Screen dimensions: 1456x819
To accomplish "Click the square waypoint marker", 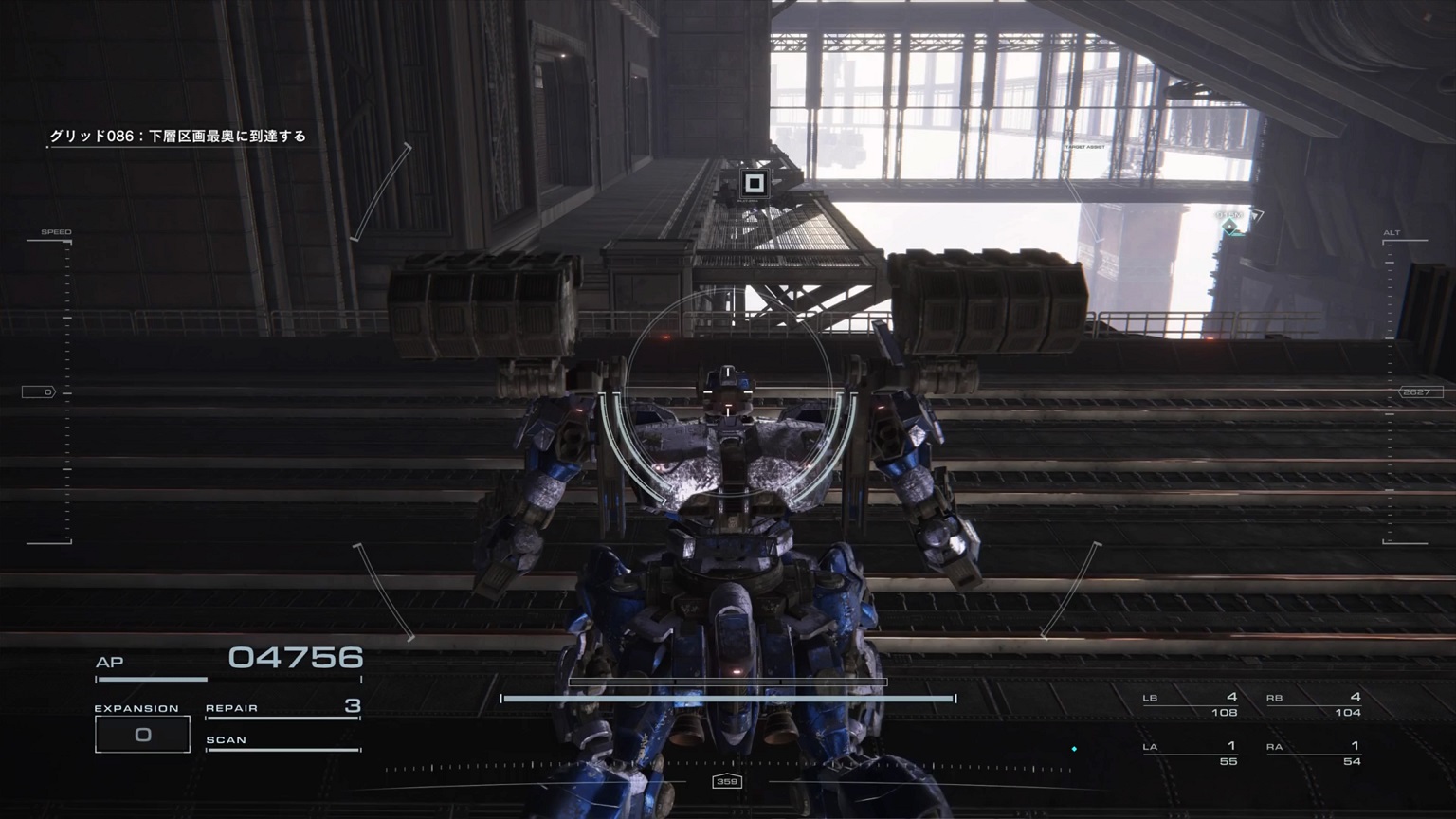I will [754, 184].
